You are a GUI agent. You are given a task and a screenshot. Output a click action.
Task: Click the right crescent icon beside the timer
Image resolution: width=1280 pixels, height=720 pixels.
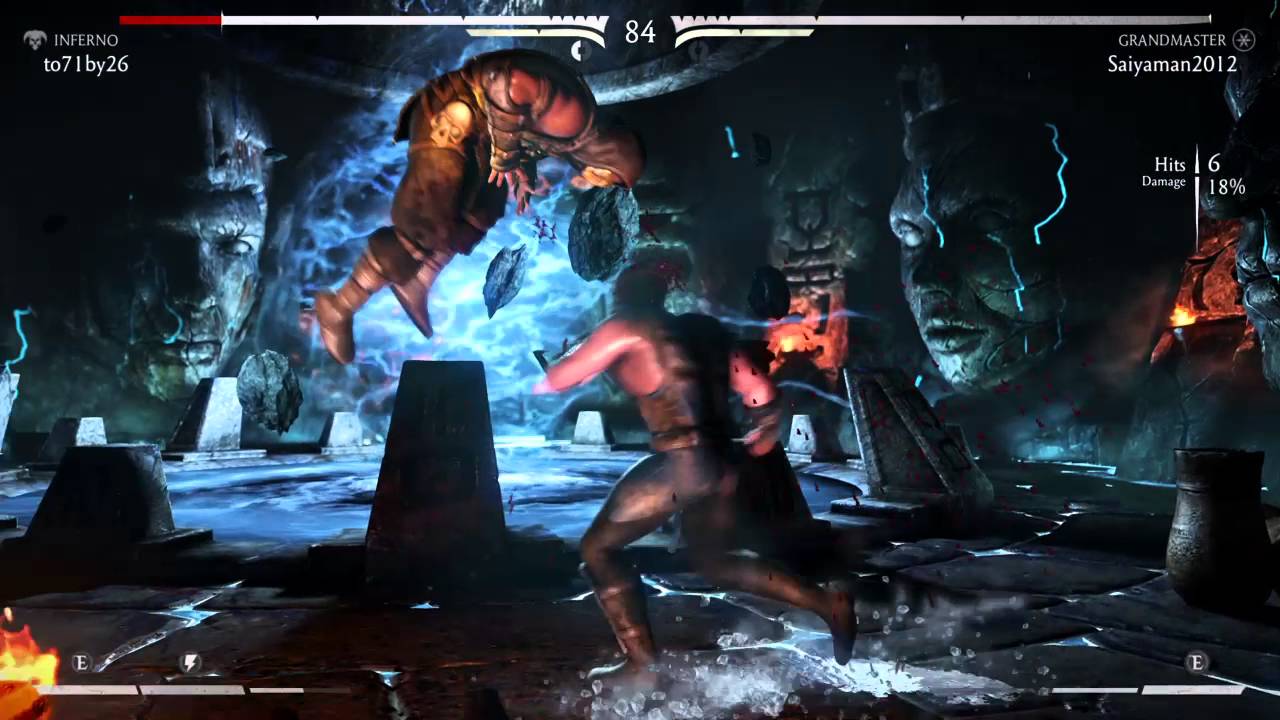696,50
